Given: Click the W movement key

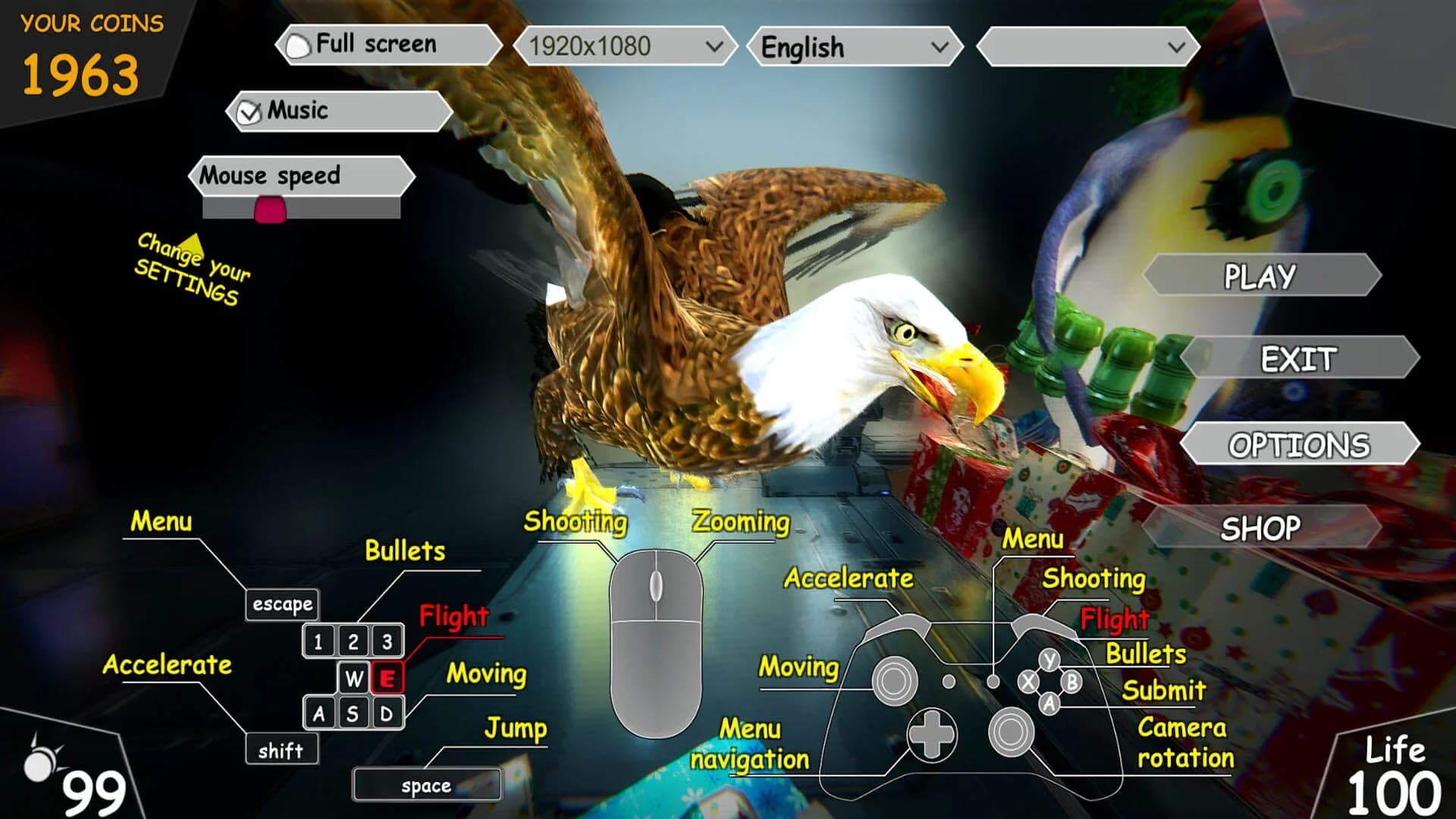Looking at the screenshot, I should point(353,679).
